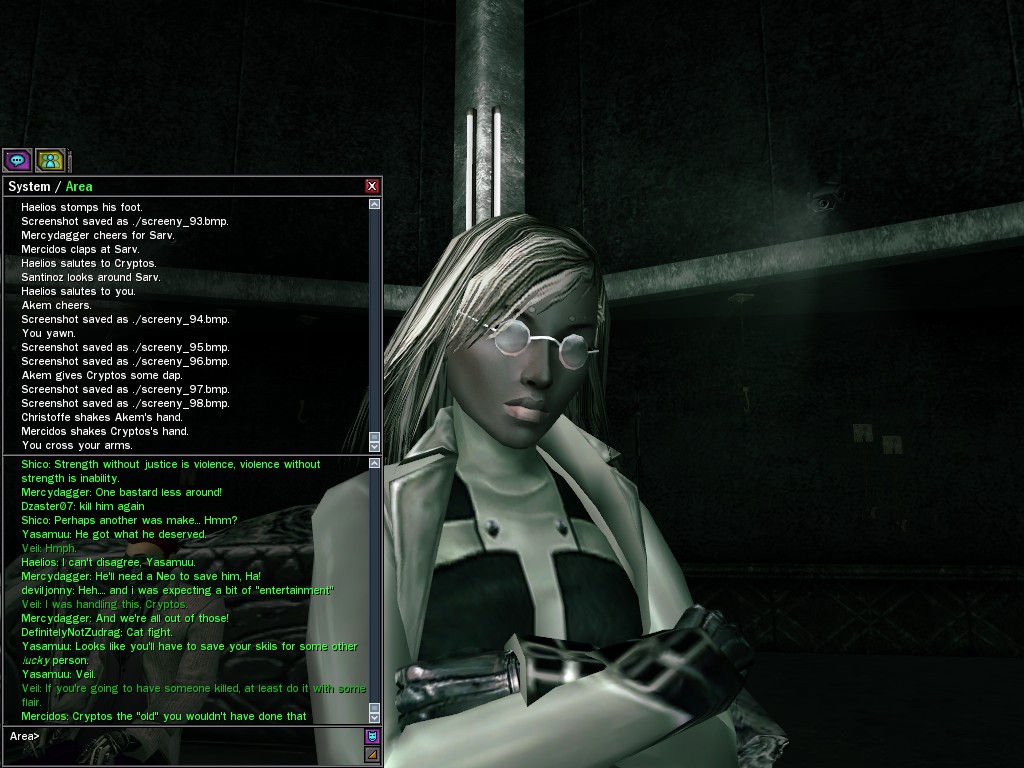The width and height of the screenshot is (1024, 768).
Task: Open the yellow people group icon
Action: pos(50,160)
